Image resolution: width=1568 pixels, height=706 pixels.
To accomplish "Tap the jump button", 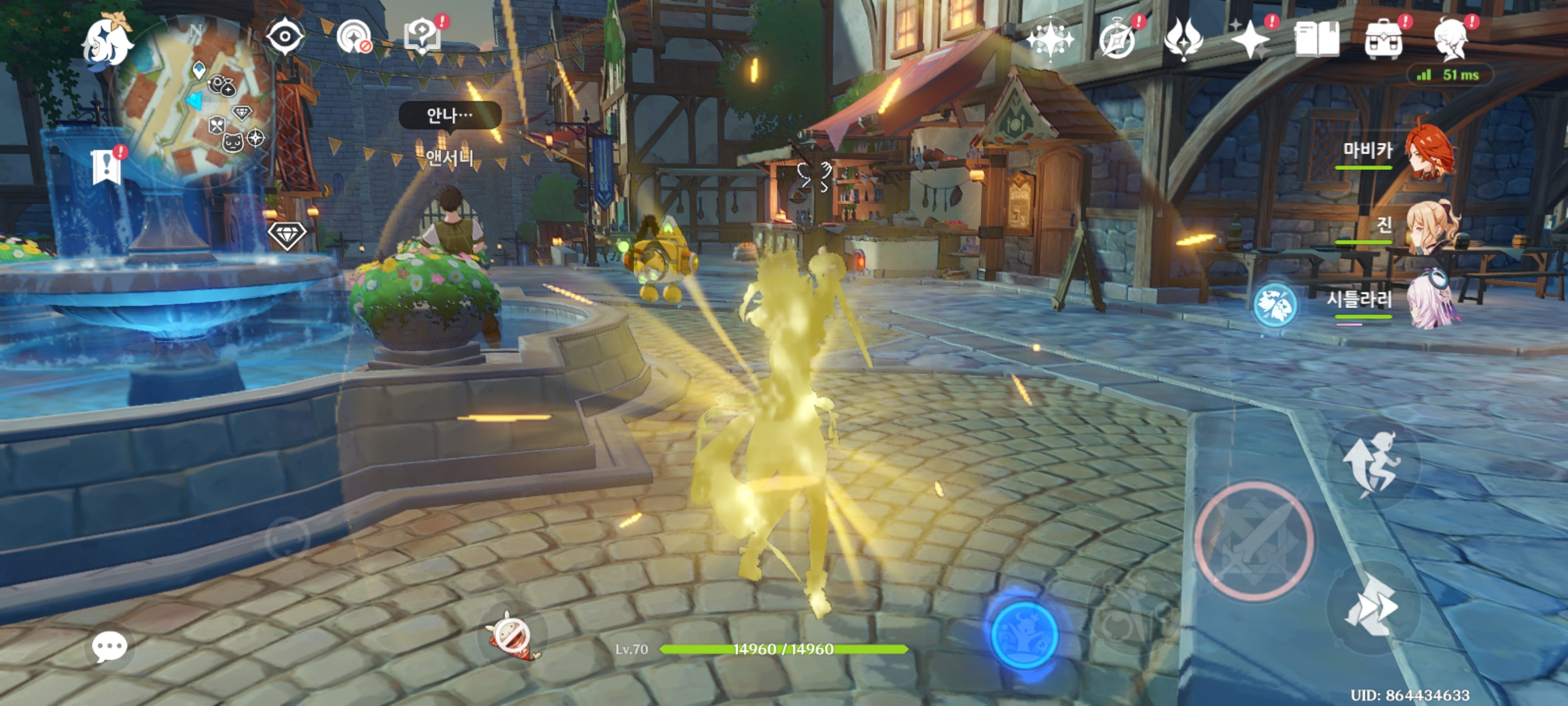I will (1372, 463).
